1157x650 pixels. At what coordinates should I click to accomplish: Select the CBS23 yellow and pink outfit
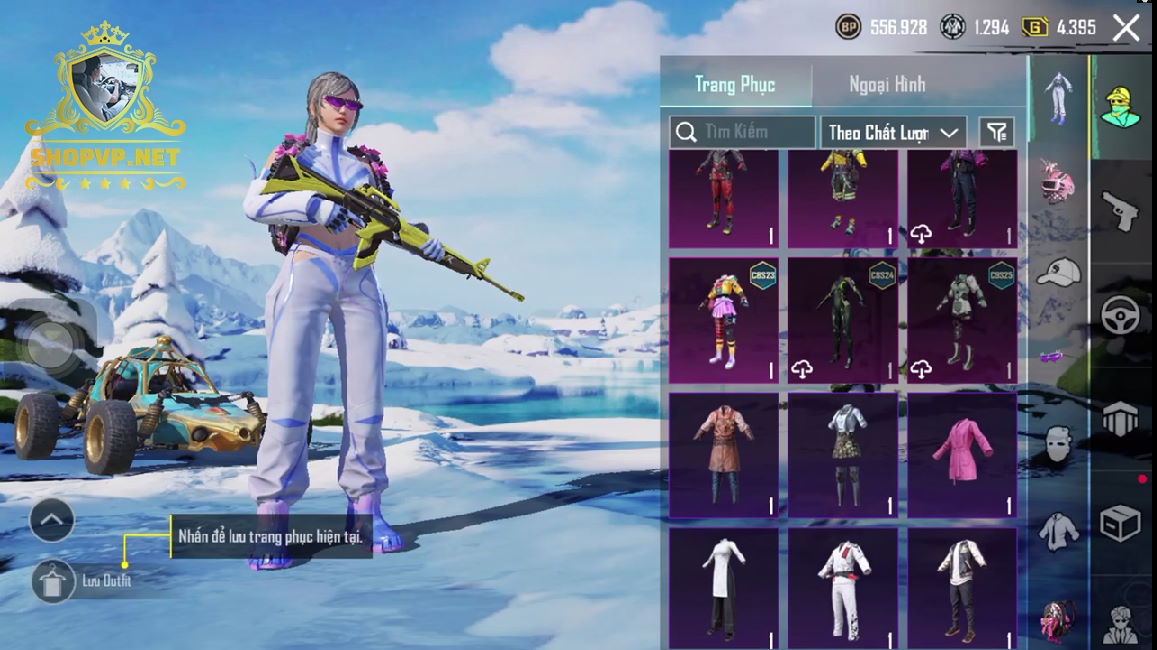(x=723, y=320)
